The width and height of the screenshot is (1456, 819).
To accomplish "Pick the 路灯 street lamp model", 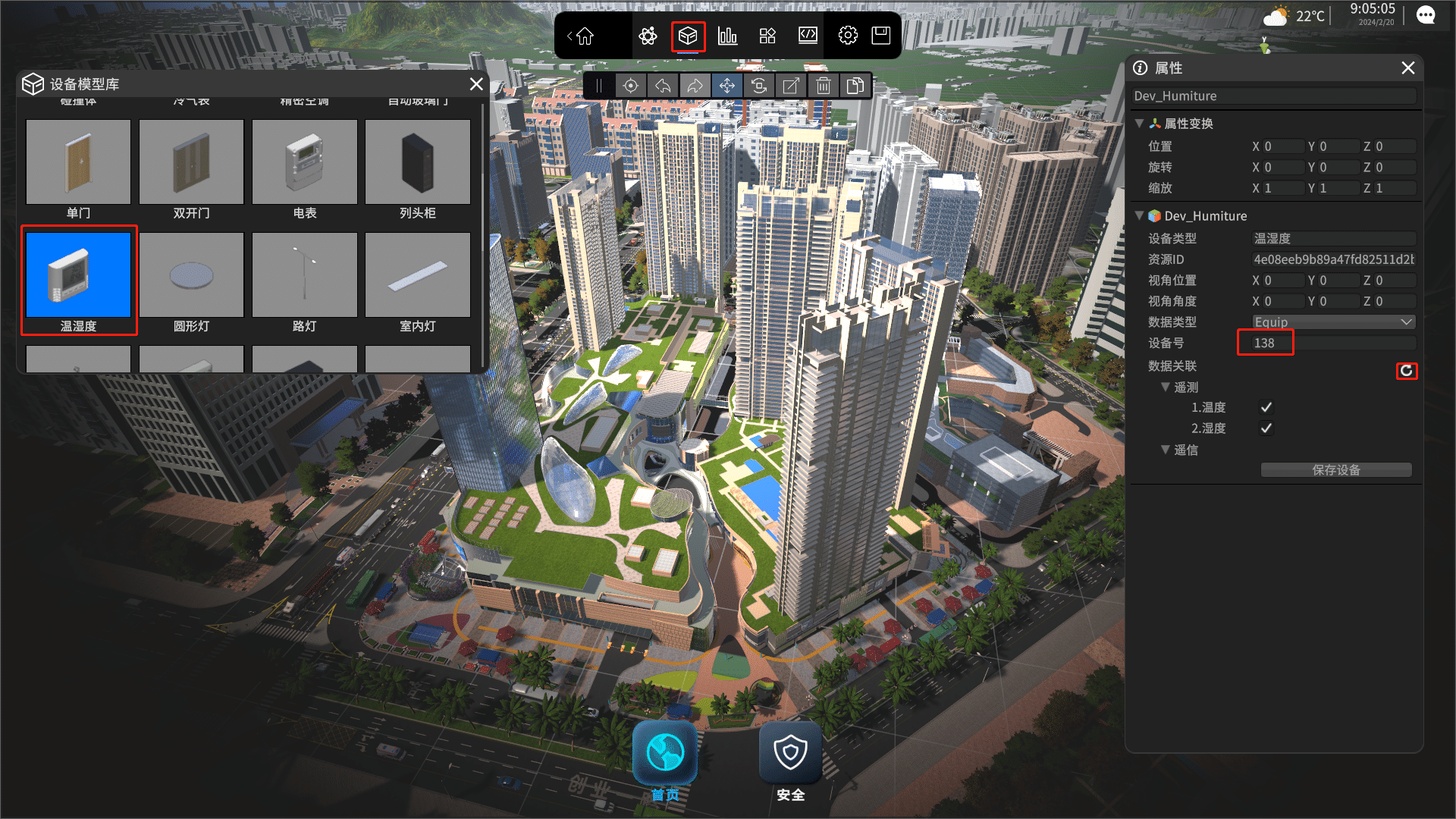I will click(x=304, y=275).
